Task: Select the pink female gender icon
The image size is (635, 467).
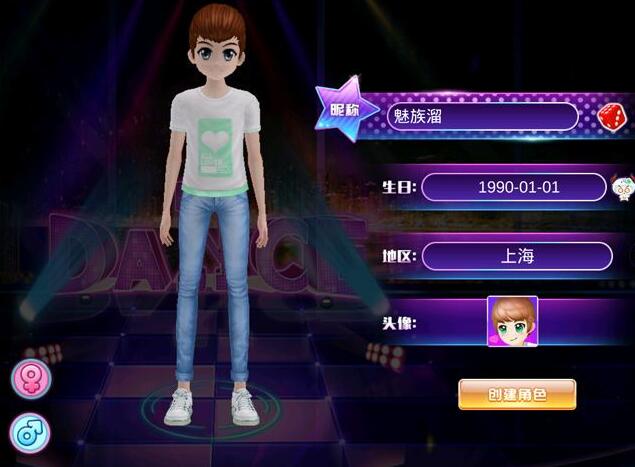Action: (30, 379)
